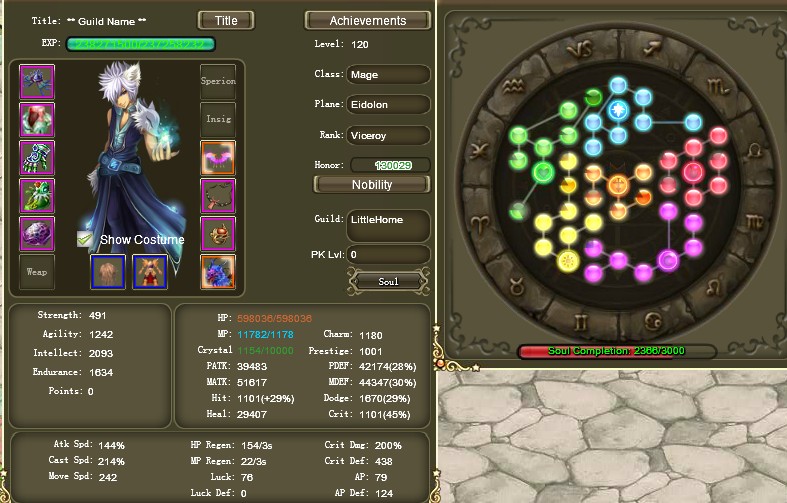Image resolution: width=787 pixels, height=503 pixels.
Task: Open the Soul button
Action: pyautogui.click(x=389, y=281)
